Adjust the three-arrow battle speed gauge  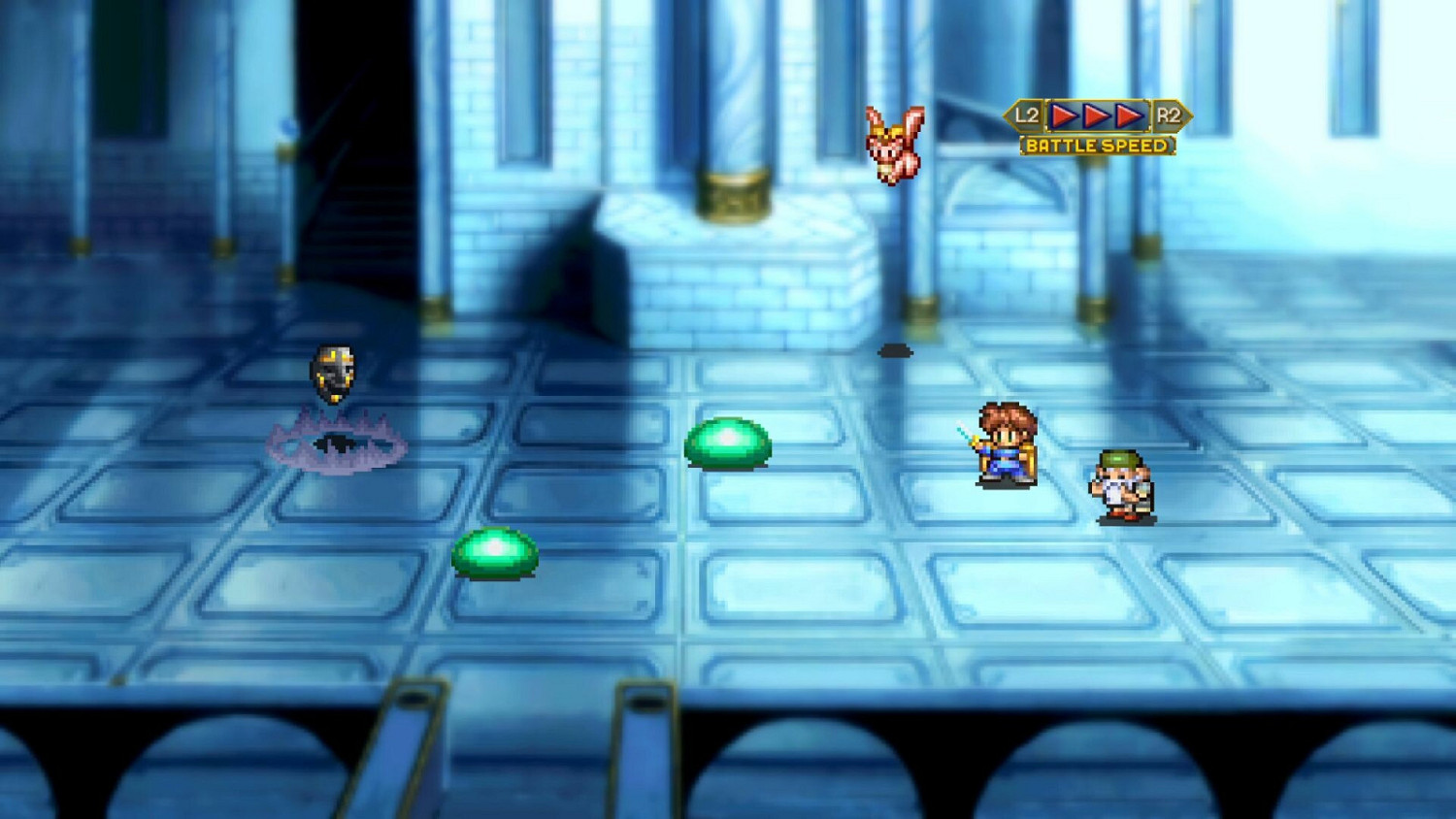click(1097, 115)
